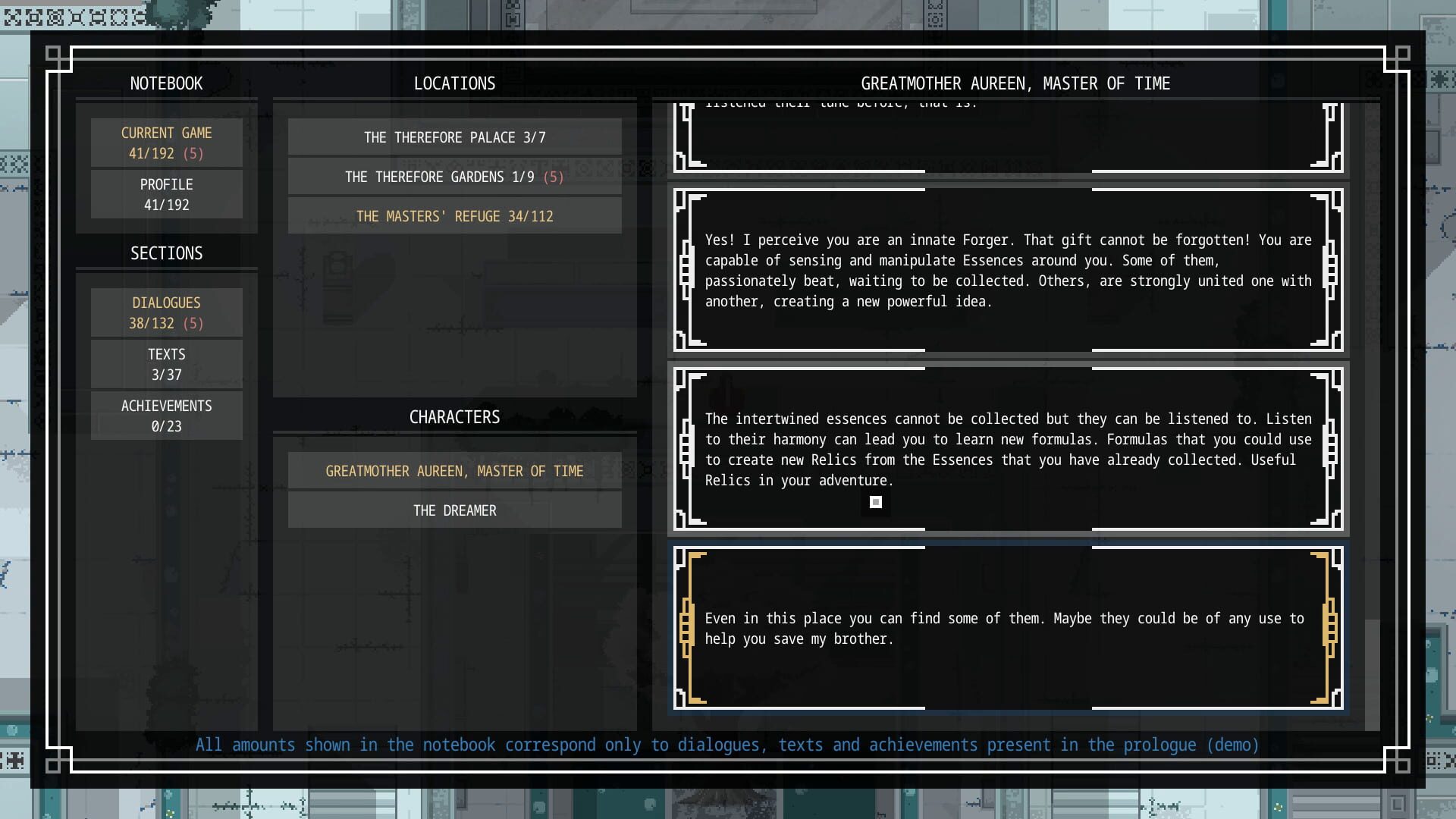
Task: Open the ACHIEVEMENTS 0/23 section
Action: click(166, 415)
